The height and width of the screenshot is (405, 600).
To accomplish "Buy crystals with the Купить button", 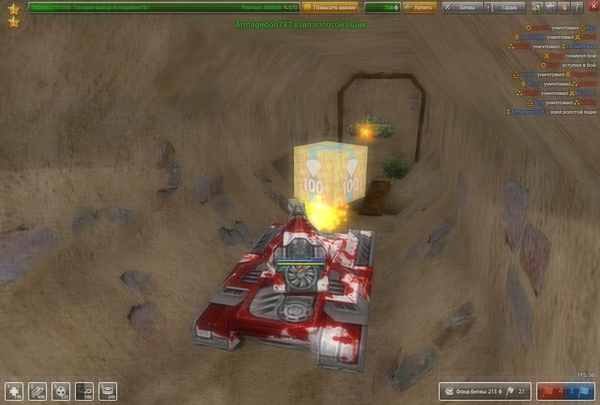I will (x=420, y=7).
